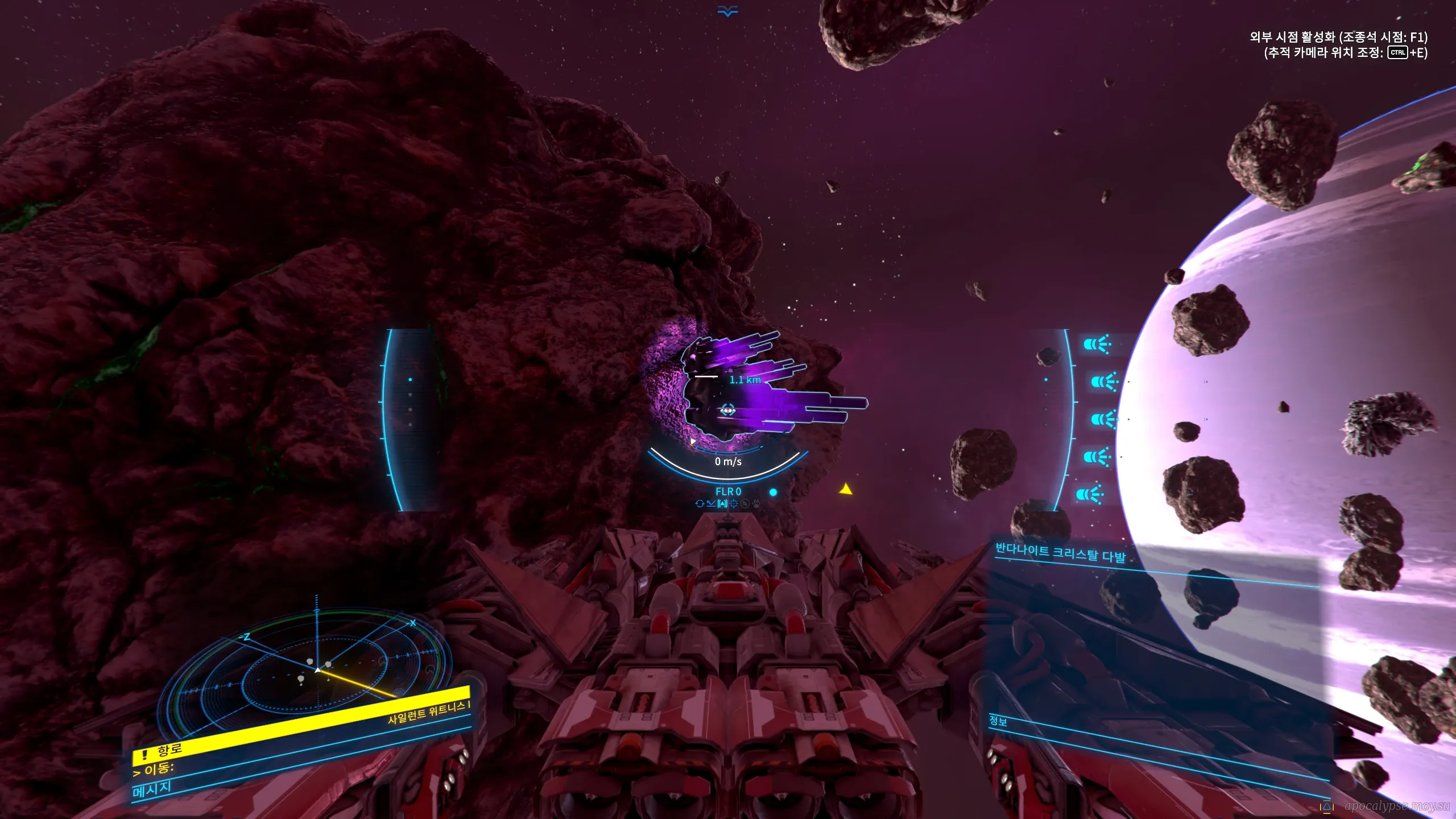Select the first weapon group icon

pyautogui.click(x=1097, y=344)
